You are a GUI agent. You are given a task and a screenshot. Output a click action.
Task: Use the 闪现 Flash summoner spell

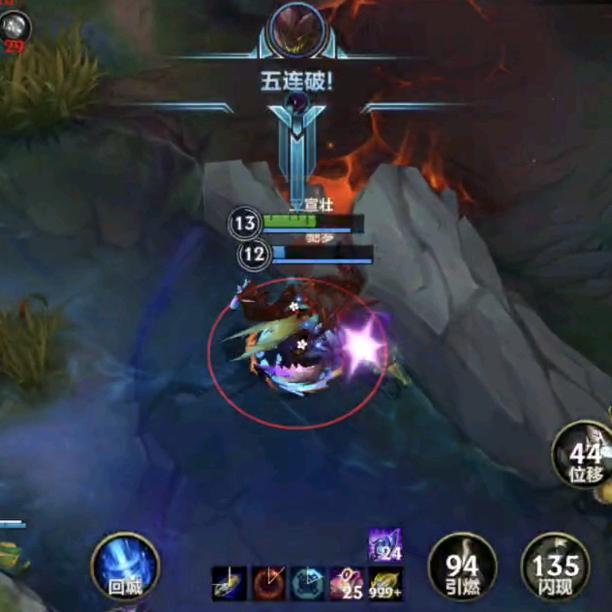(x=554, y=567)
